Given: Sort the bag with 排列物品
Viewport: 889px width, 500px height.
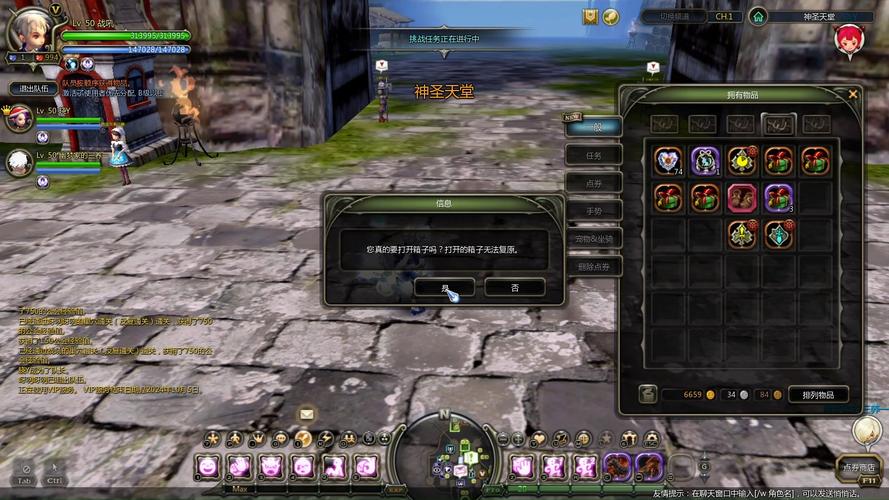Looking at the screenshot, I should (x=818, y=394).
